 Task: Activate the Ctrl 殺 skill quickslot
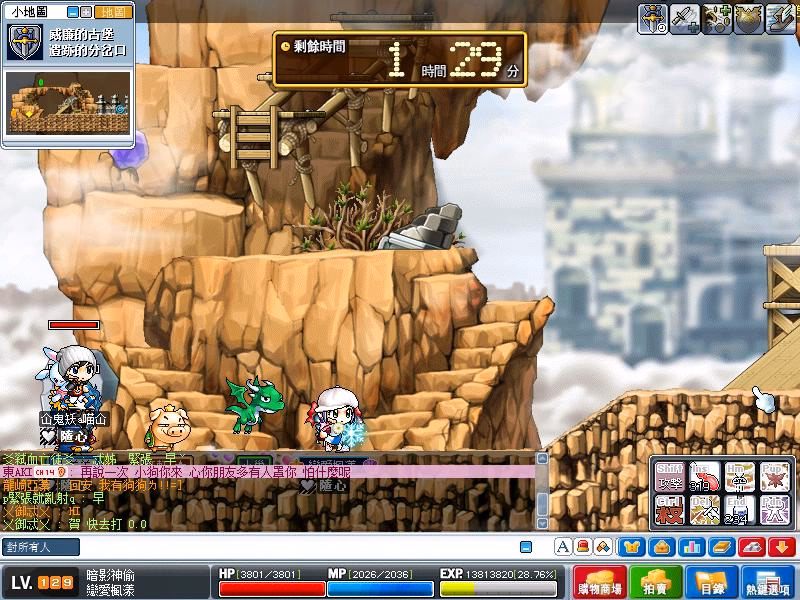coord(672,511)
